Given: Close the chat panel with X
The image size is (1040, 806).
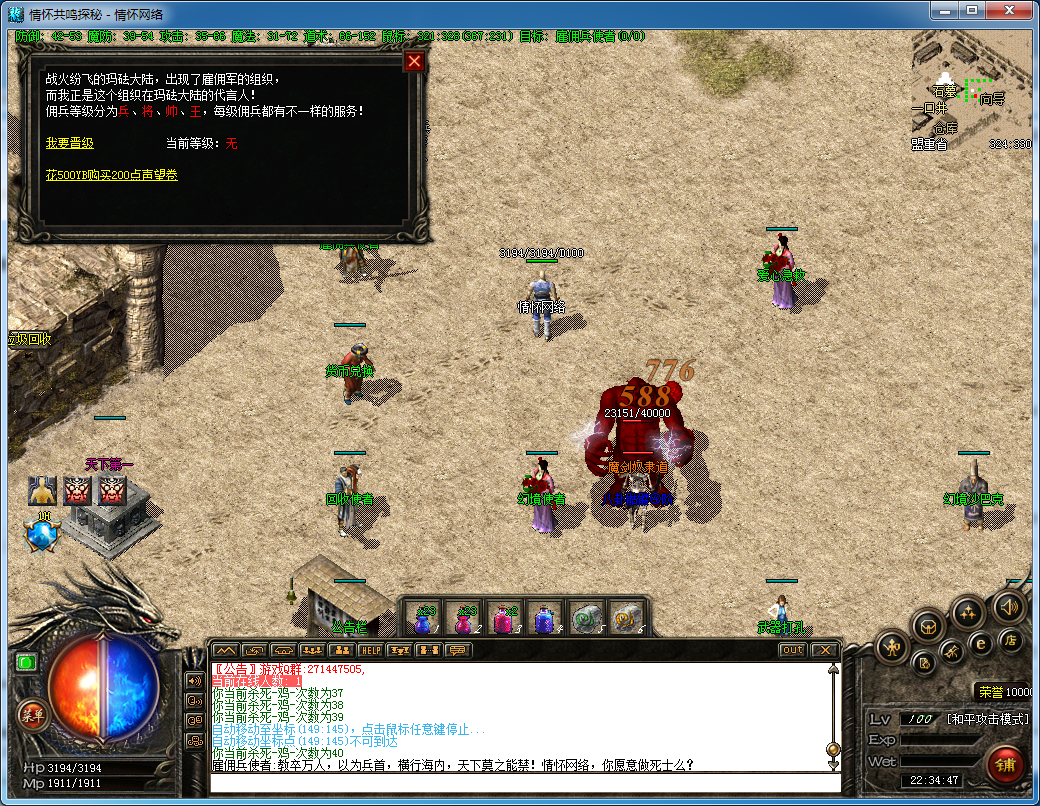Looking at the screenshot, I should 823,650.
